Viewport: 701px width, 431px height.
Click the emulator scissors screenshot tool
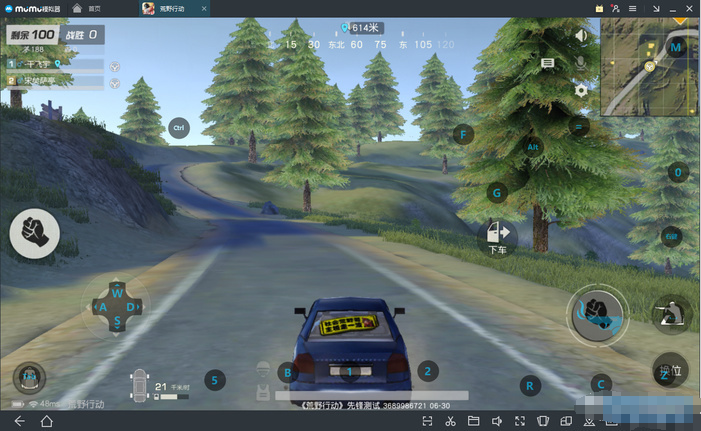(451, 421)
